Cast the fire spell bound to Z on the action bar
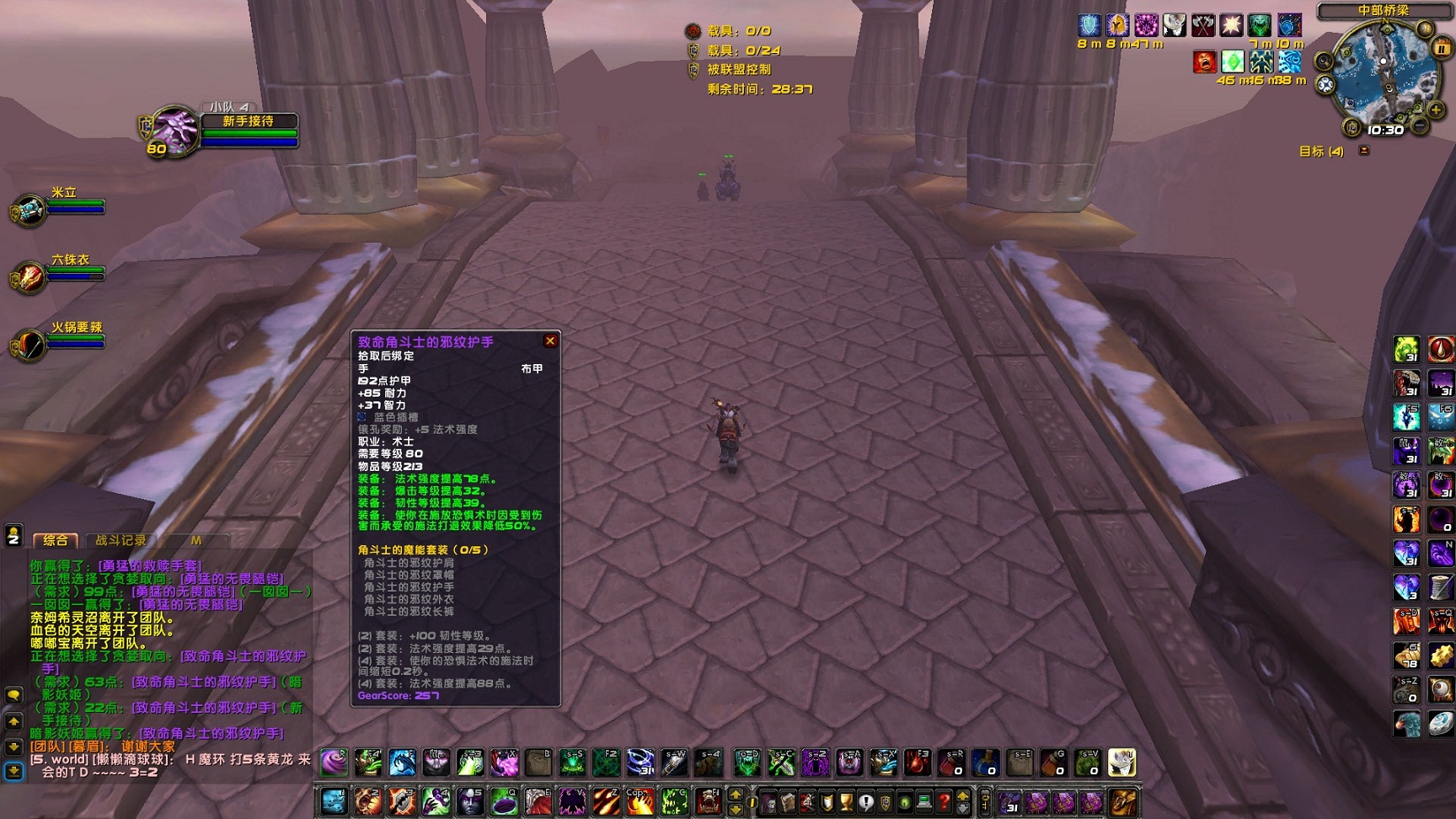Viewport: 1456px width, 819px height. coord(604,800)
